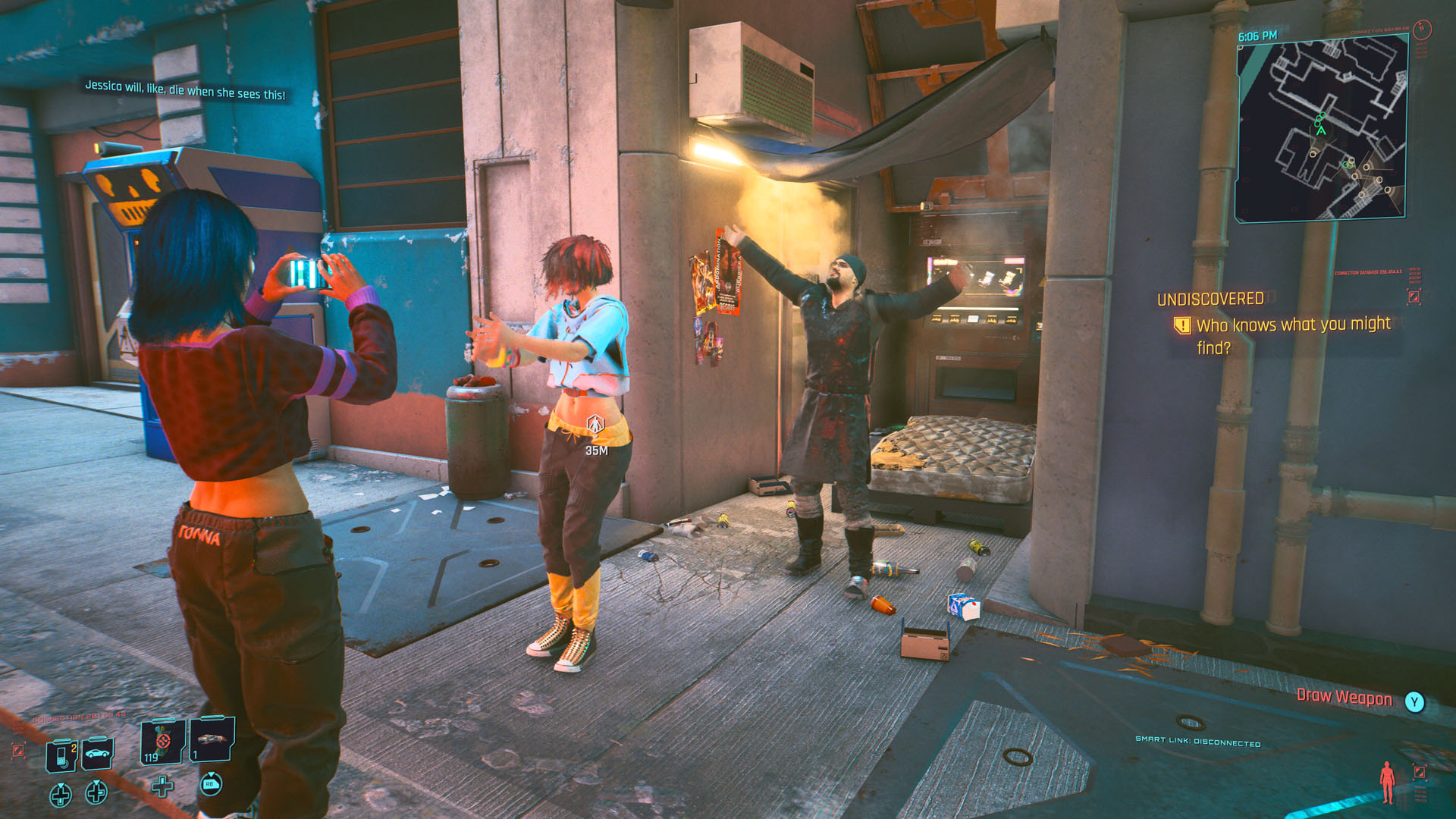Image resolution: width=1456 pixels, height=819 pixels.
Task: Open the phone slot with 2 notifications
Action: [x=62, y=755]
